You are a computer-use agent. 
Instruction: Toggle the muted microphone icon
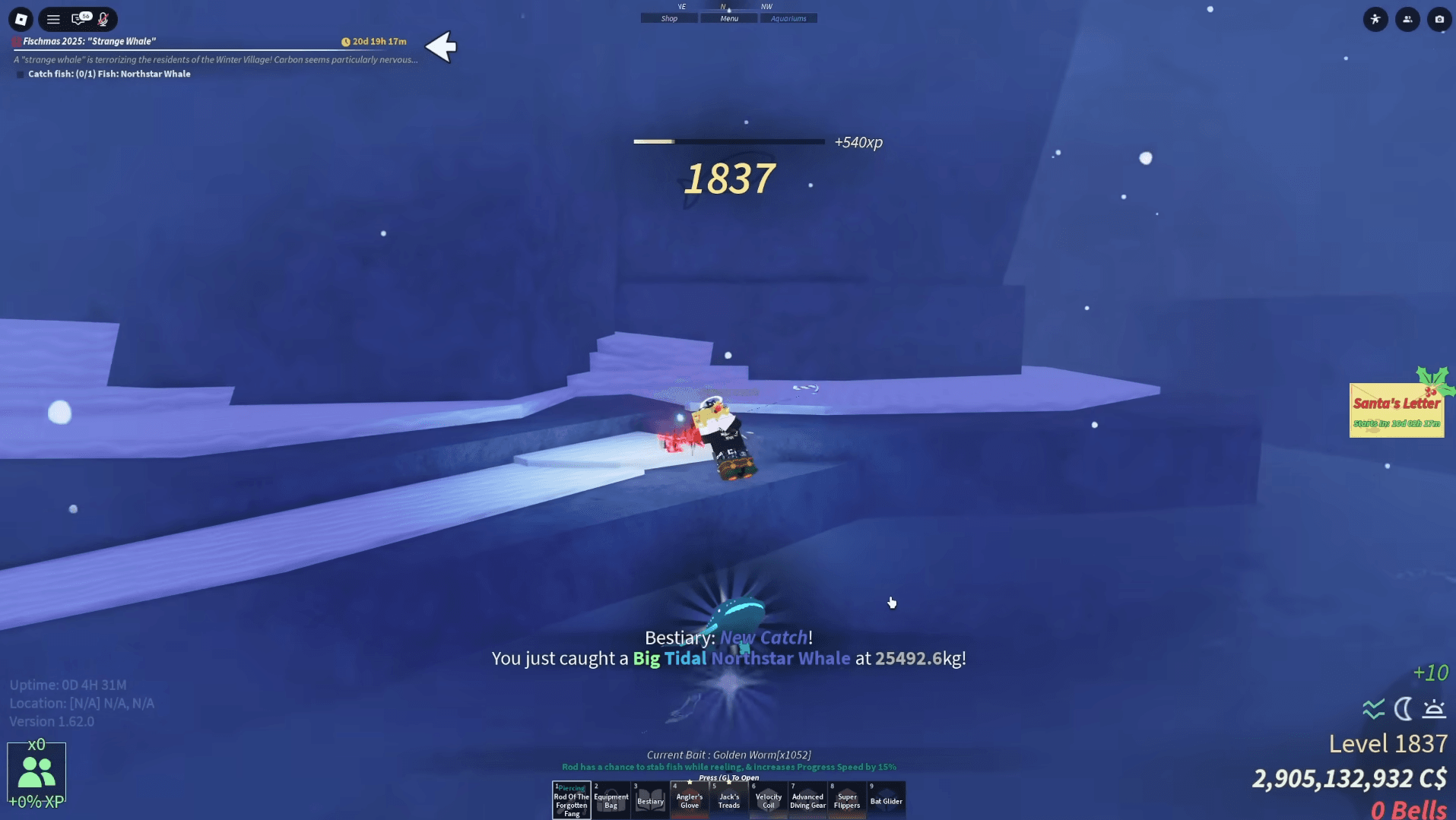click(x=103, y=19)
